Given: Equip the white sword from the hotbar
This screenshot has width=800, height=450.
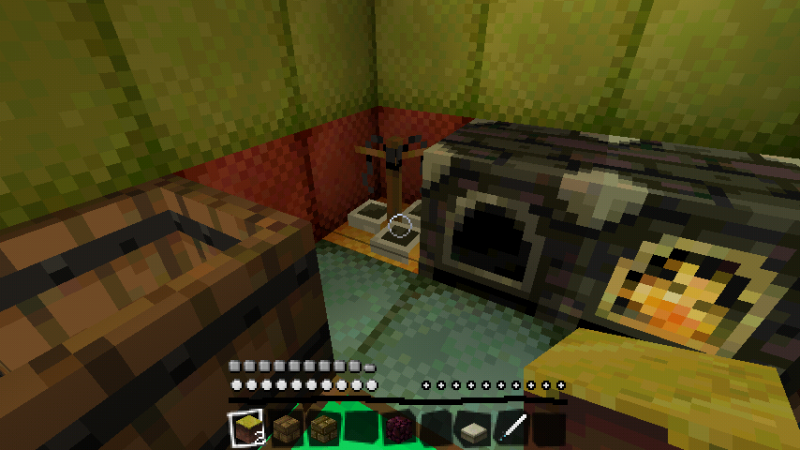Looking at the screenshot, I should (510, 429).
